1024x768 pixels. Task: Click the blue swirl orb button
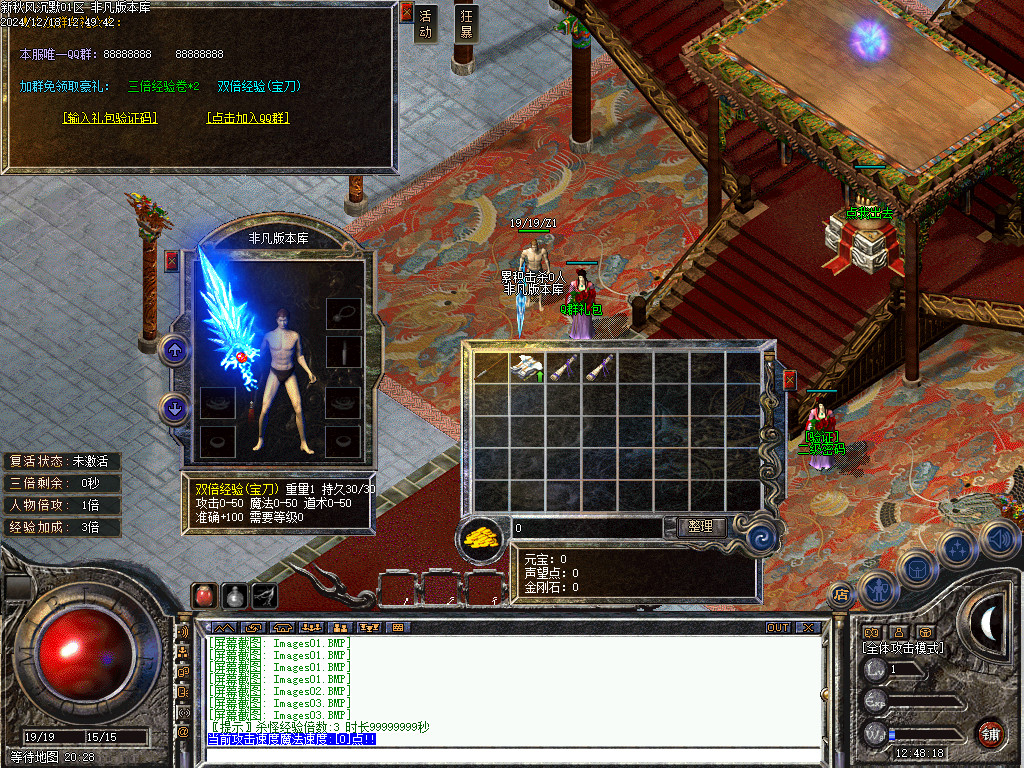(x=762, y=536)
